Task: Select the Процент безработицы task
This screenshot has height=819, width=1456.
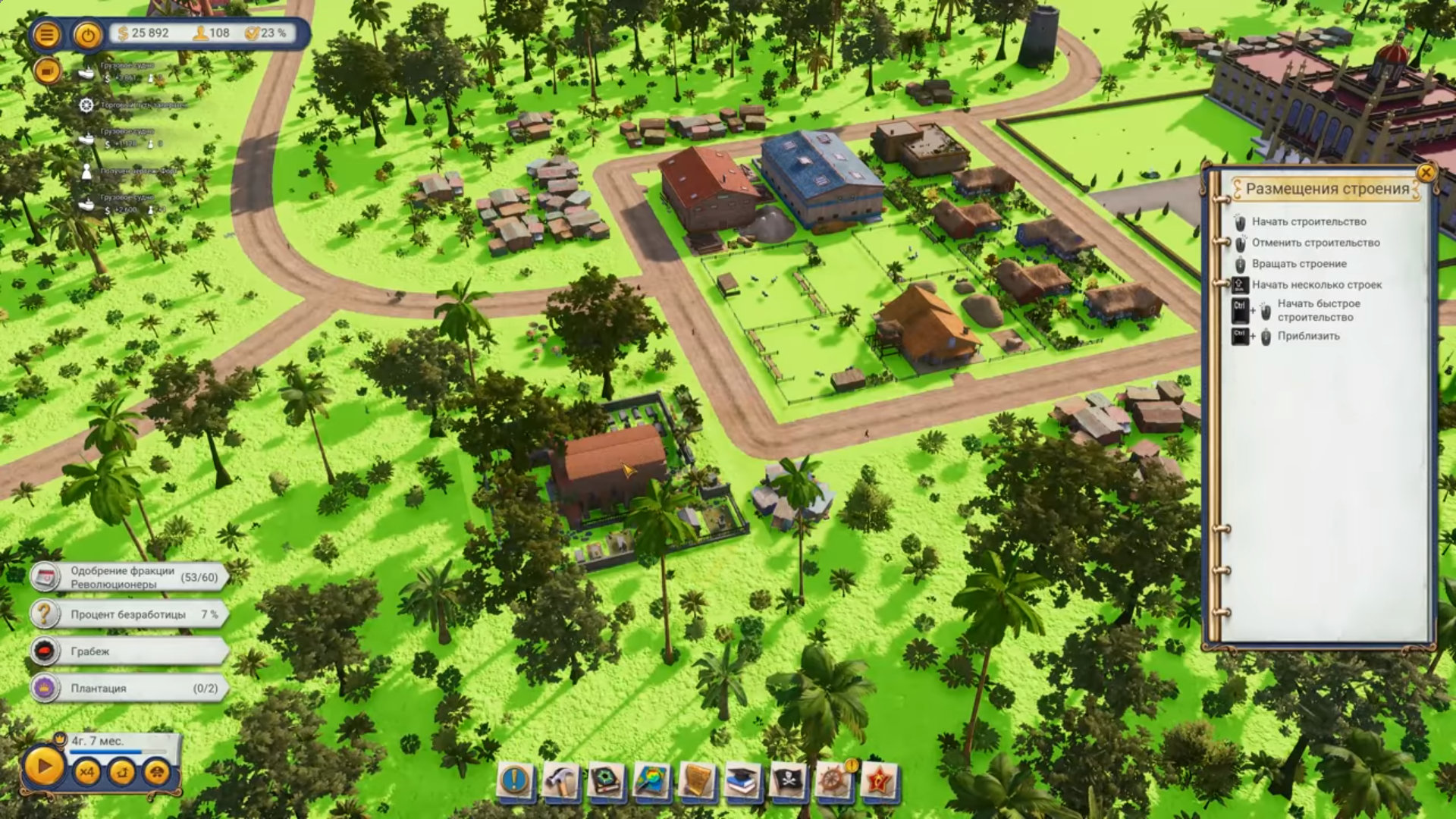Action: [129, 614]
